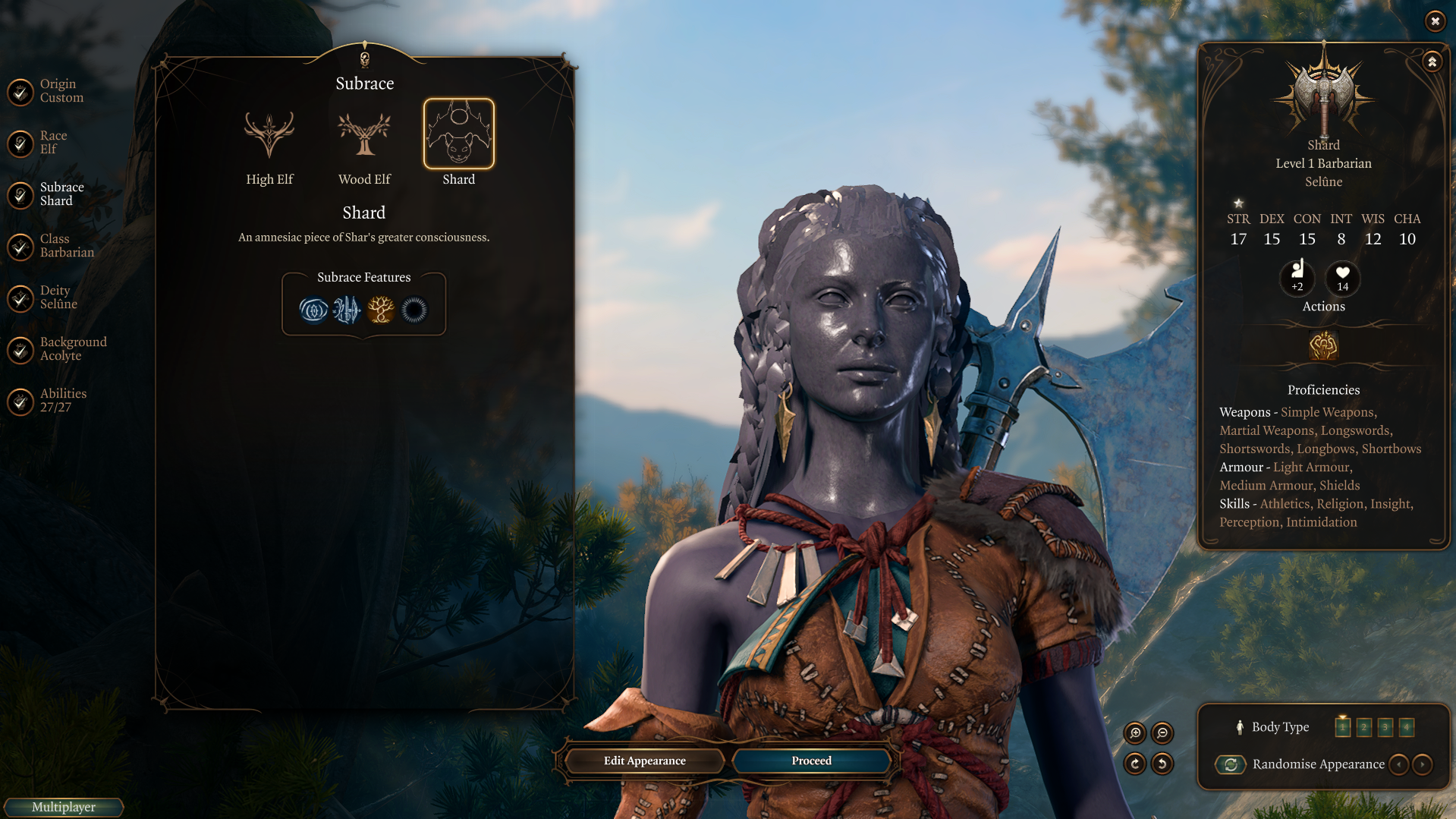Randomise the character's appearance
The image size is (1456, 819).
pos(1231,764)
